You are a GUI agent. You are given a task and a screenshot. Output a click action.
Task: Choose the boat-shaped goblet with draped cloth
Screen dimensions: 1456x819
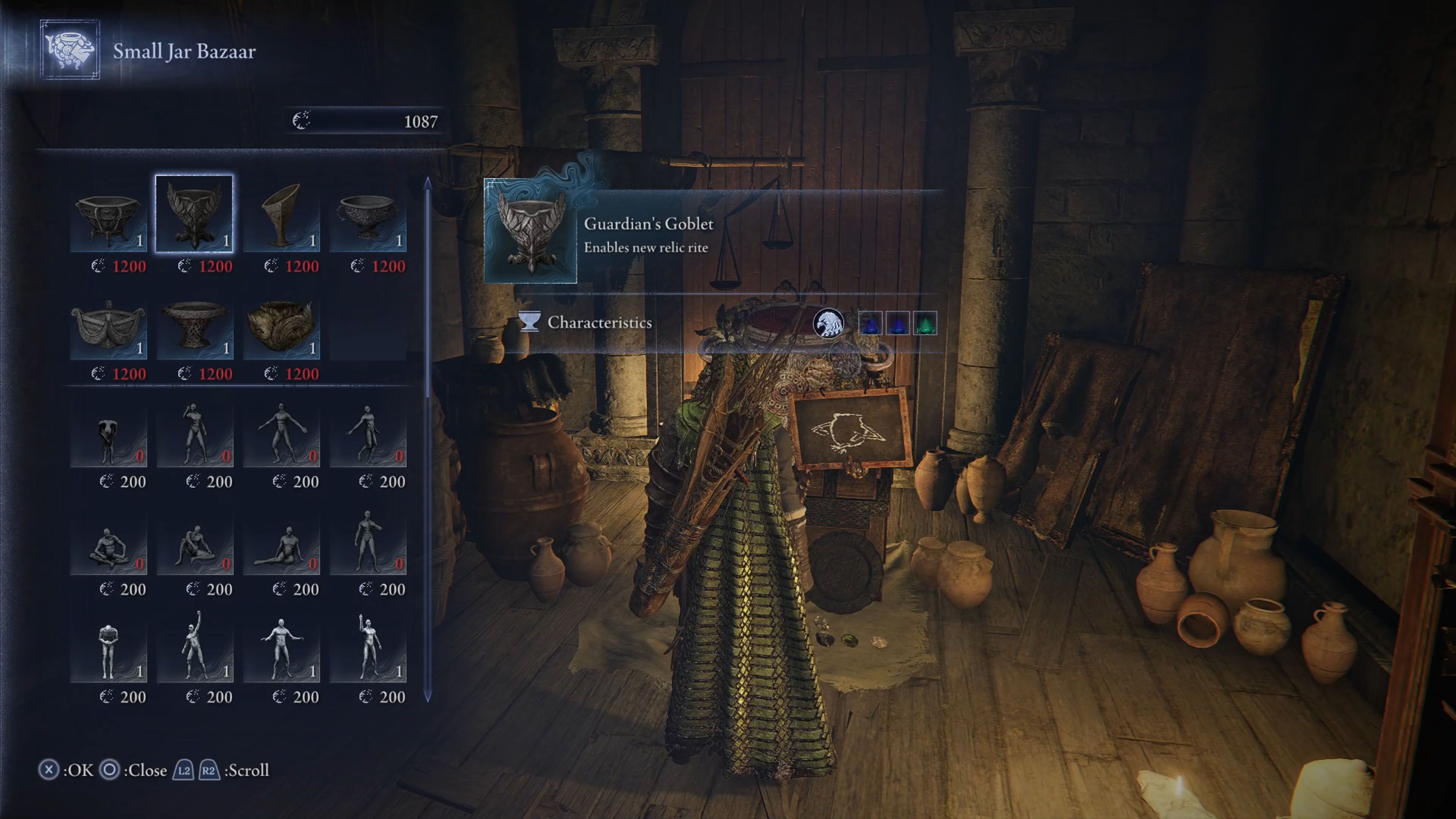pos(108,328)
